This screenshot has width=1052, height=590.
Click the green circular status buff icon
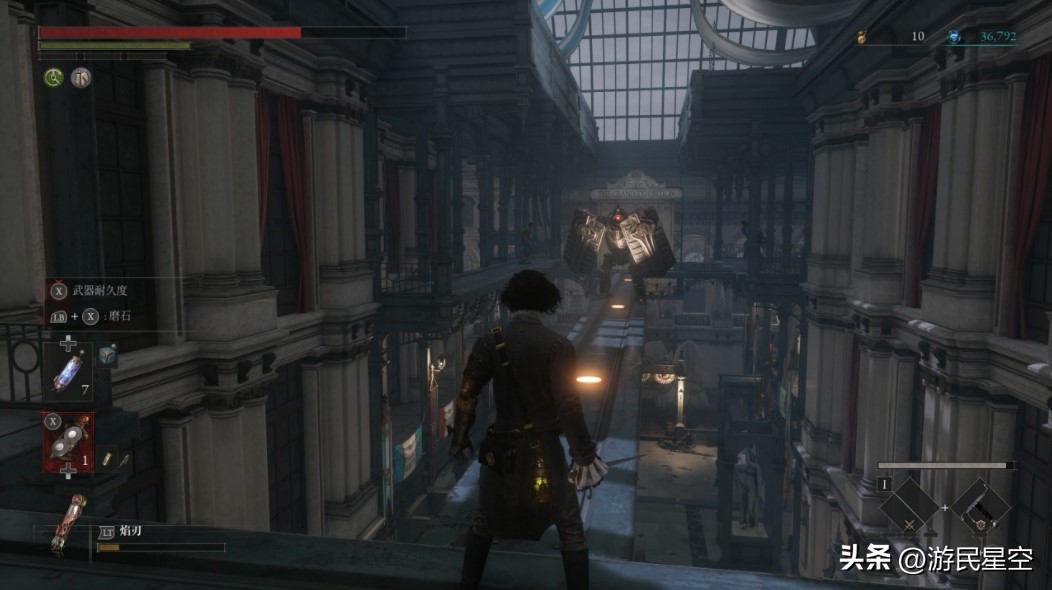tap(53, 77)
